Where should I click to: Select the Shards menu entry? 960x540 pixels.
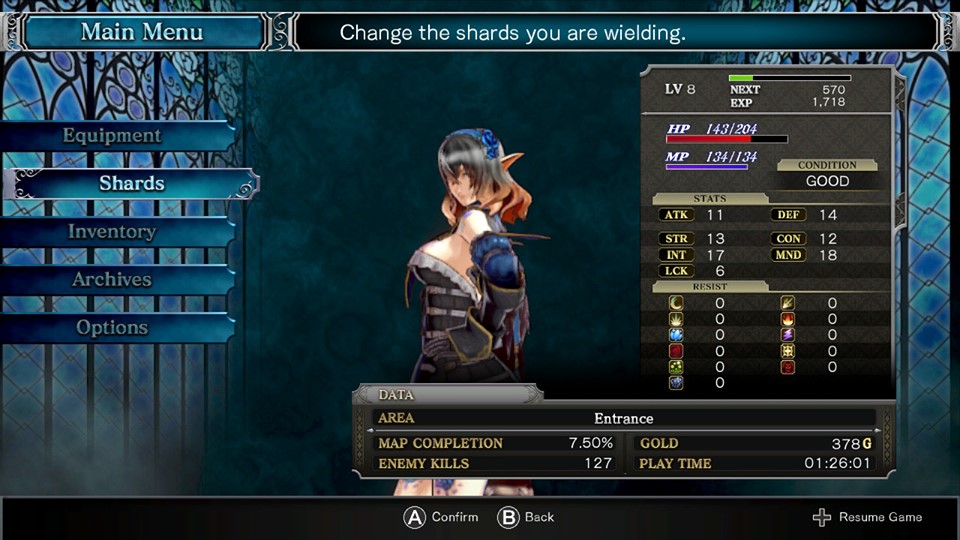[131, 184]
